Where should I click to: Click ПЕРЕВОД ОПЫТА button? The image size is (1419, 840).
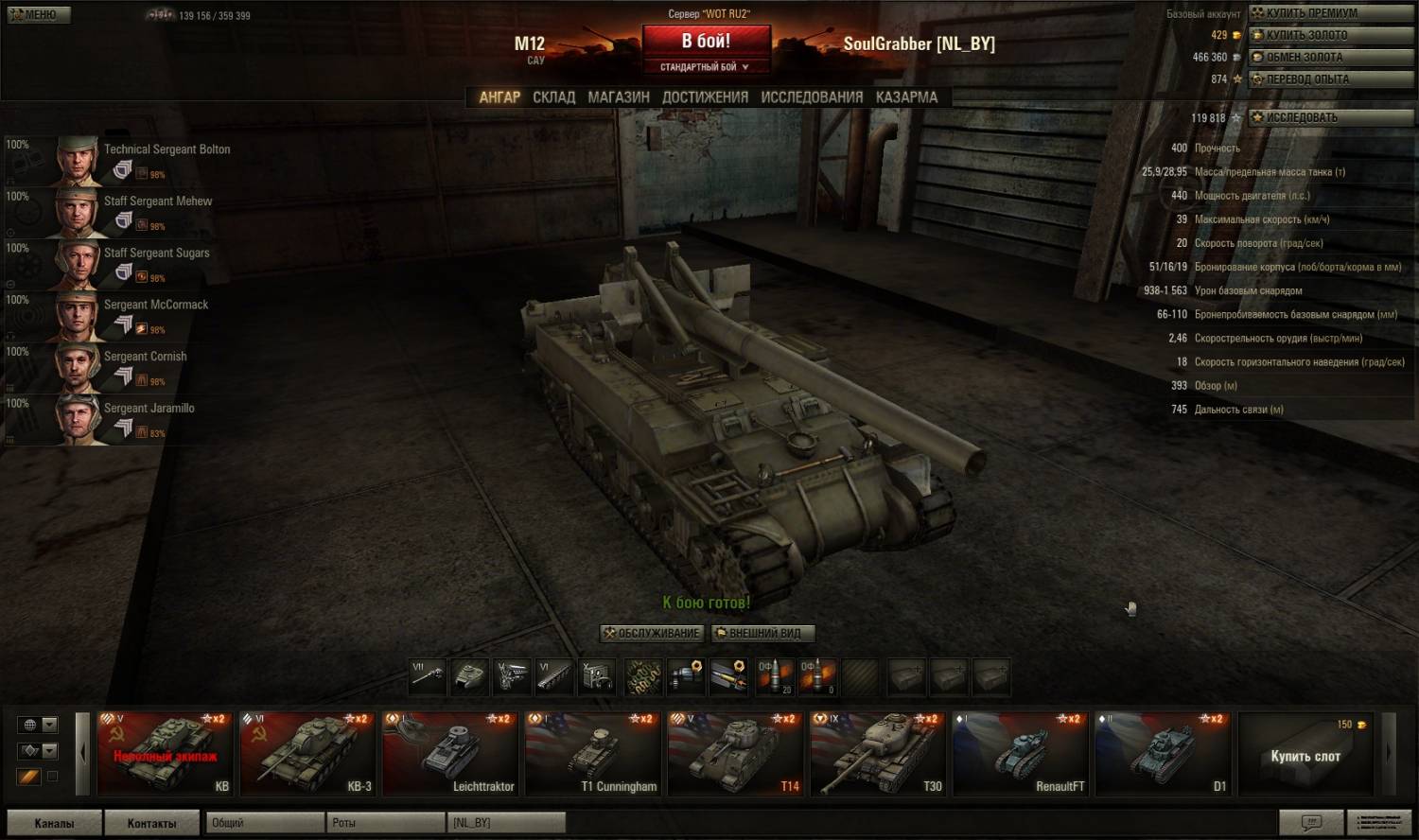pos(1306,79)
